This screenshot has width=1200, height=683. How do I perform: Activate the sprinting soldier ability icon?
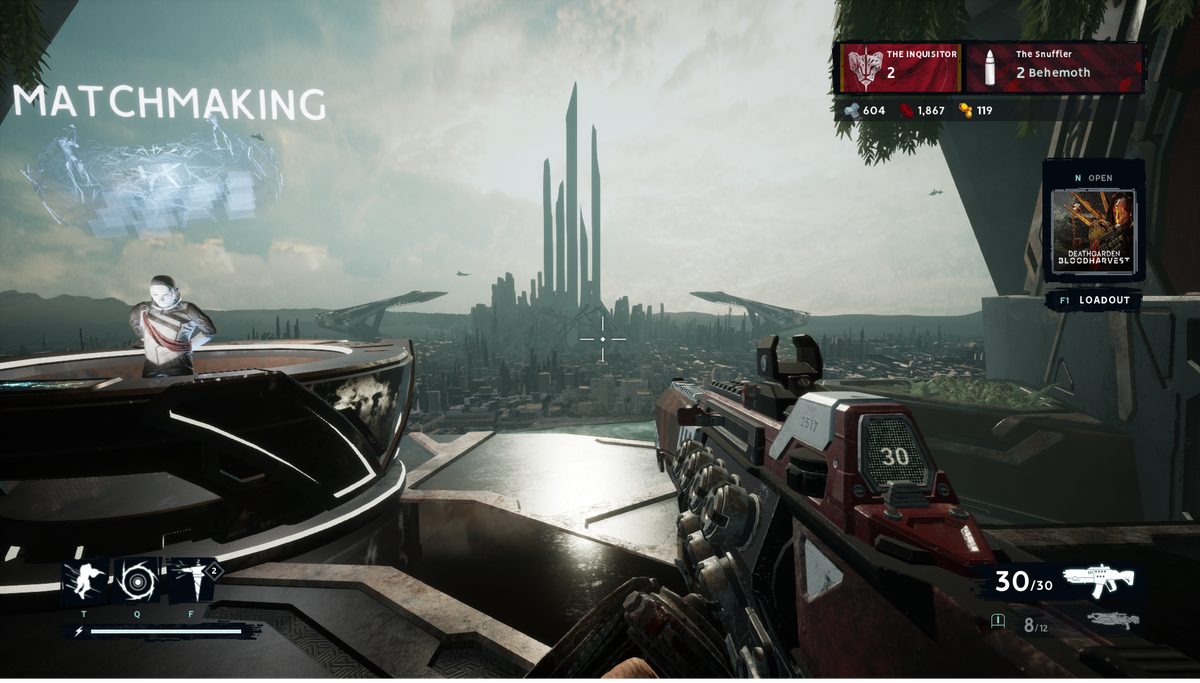click(x=84, y=580)
